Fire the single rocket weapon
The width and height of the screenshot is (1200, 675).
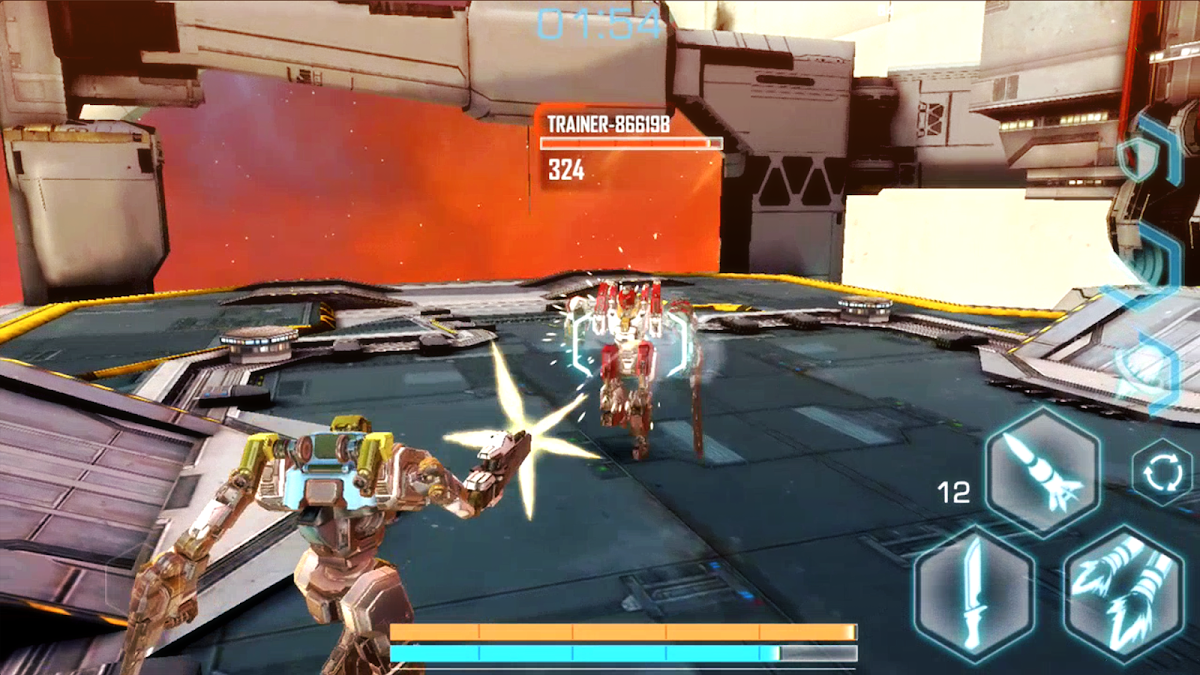(1042, 470)
